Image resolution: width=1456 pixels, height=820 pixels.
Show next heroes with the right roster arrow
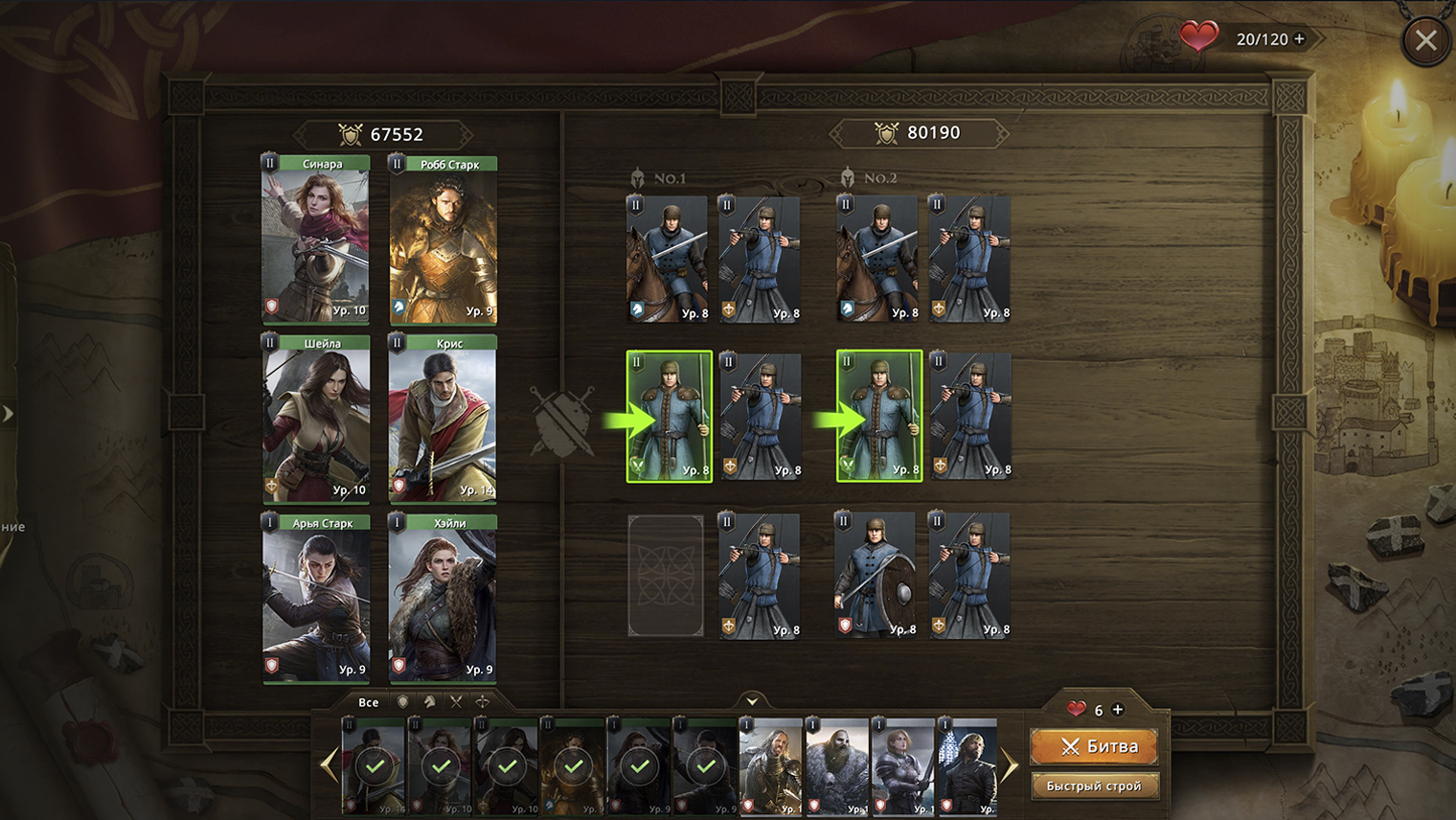(x=1010, y=765)
